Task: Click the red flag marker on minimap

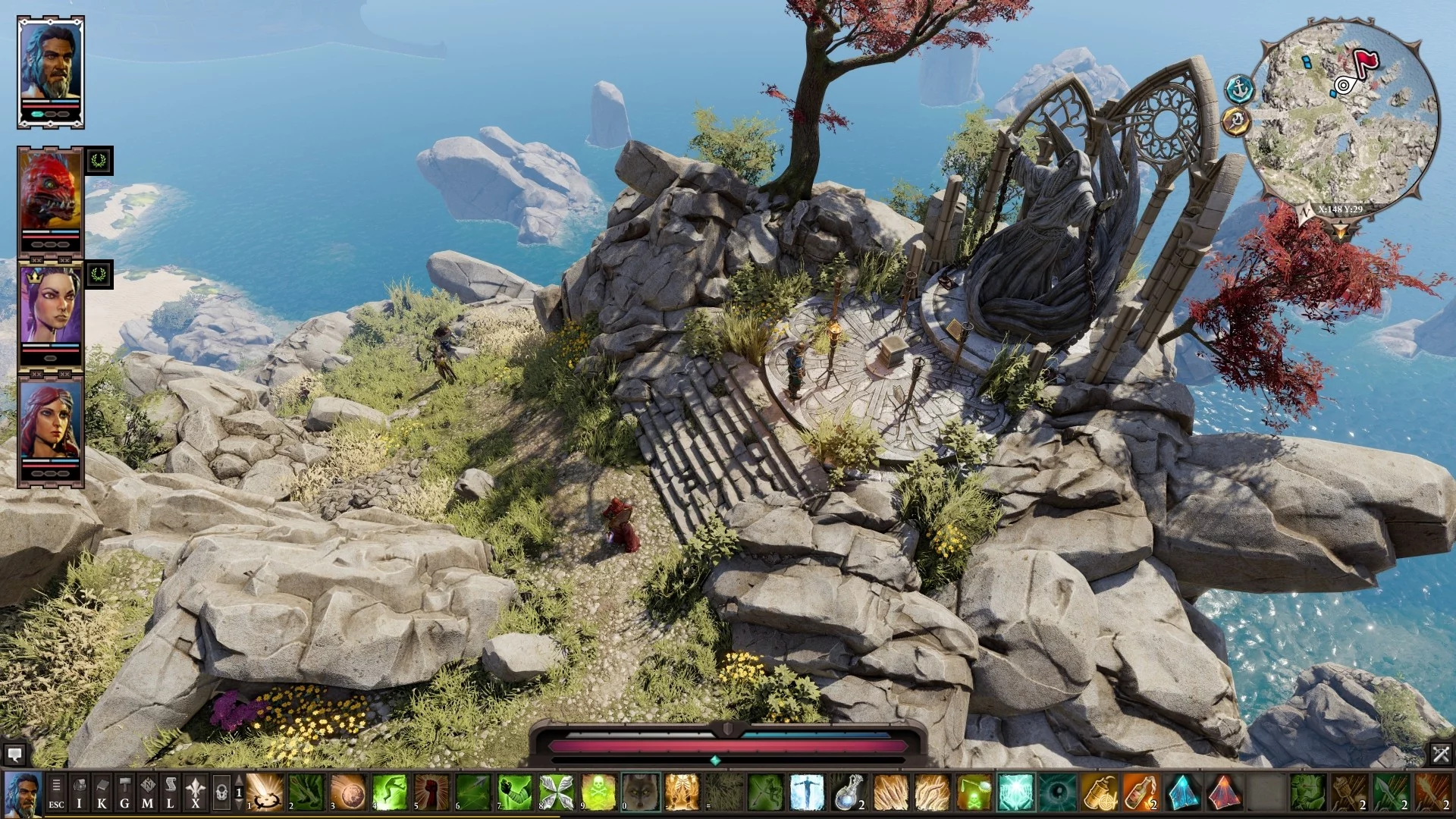Action: click(x=1366, y=61)
